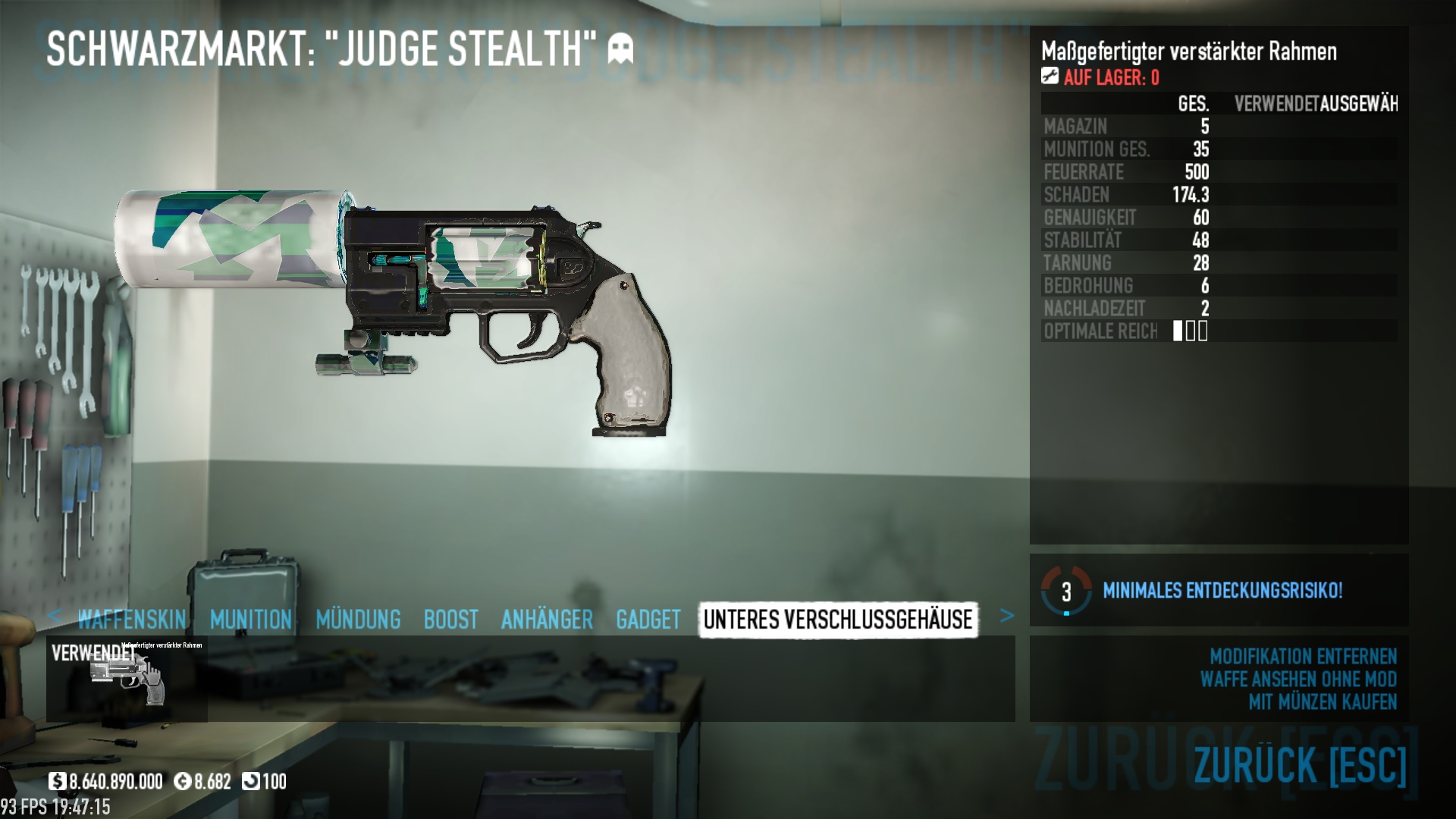This screenshot has height=819, width=1456.
Task: Select the Maßgefertigter verstärkter Rahmen mod thumbnail
Action: (x=127, y=678)
